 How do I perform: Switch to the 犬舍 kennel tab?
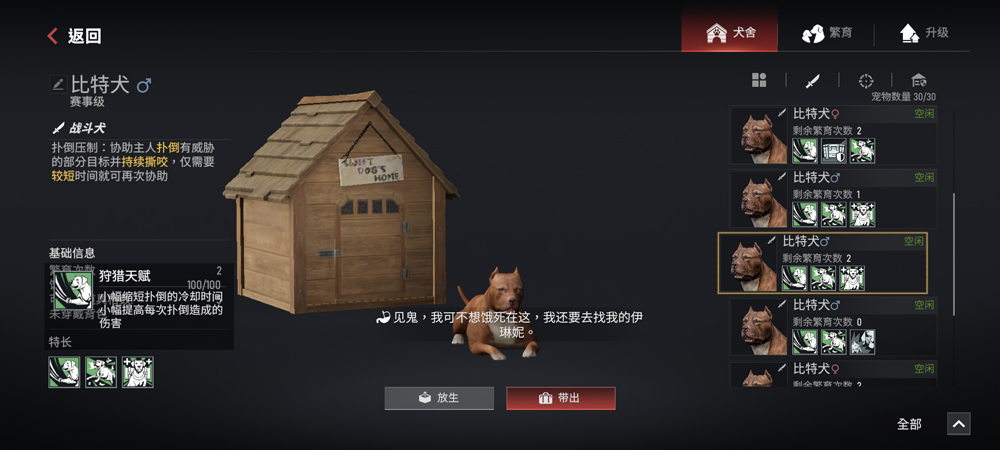point(731,33)
